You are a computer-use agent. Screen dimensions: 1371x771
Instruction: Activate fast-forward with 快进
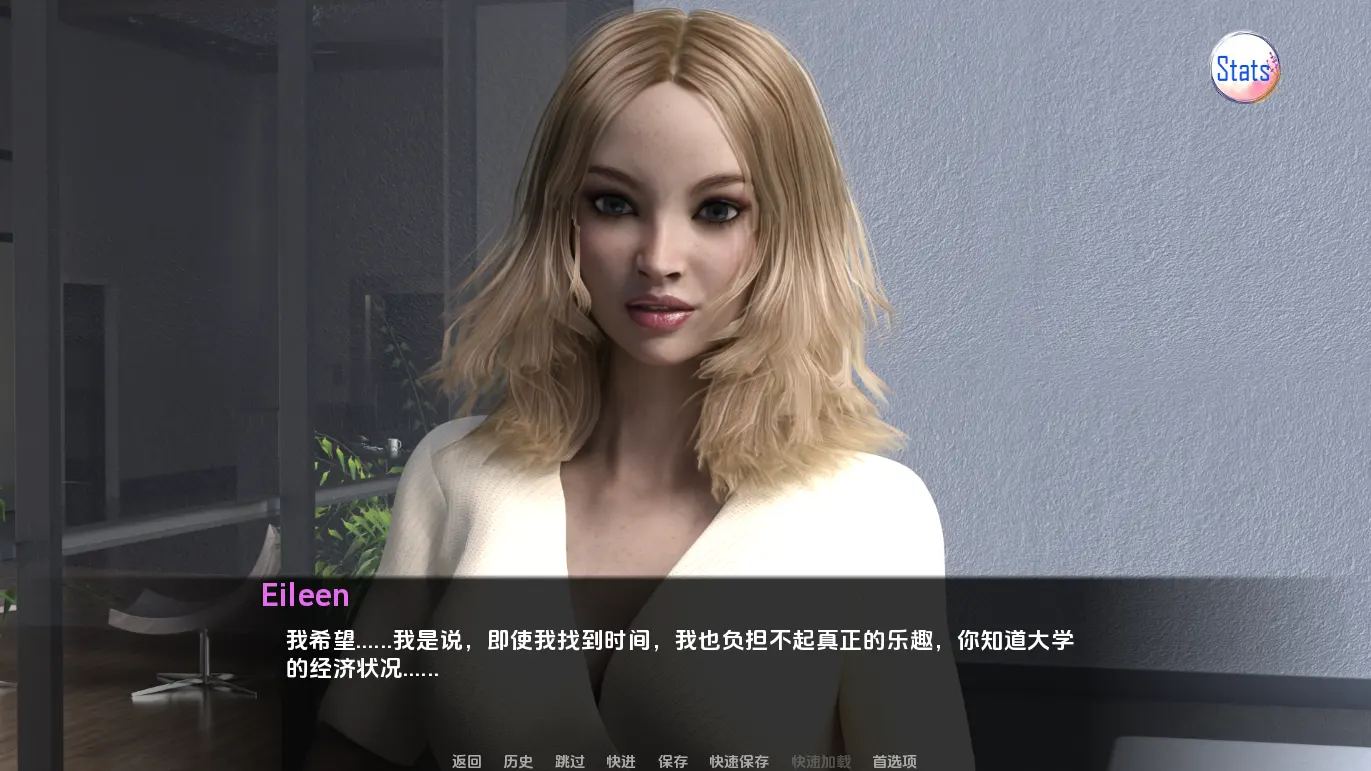pyautogui.click(x=620, y=761)
